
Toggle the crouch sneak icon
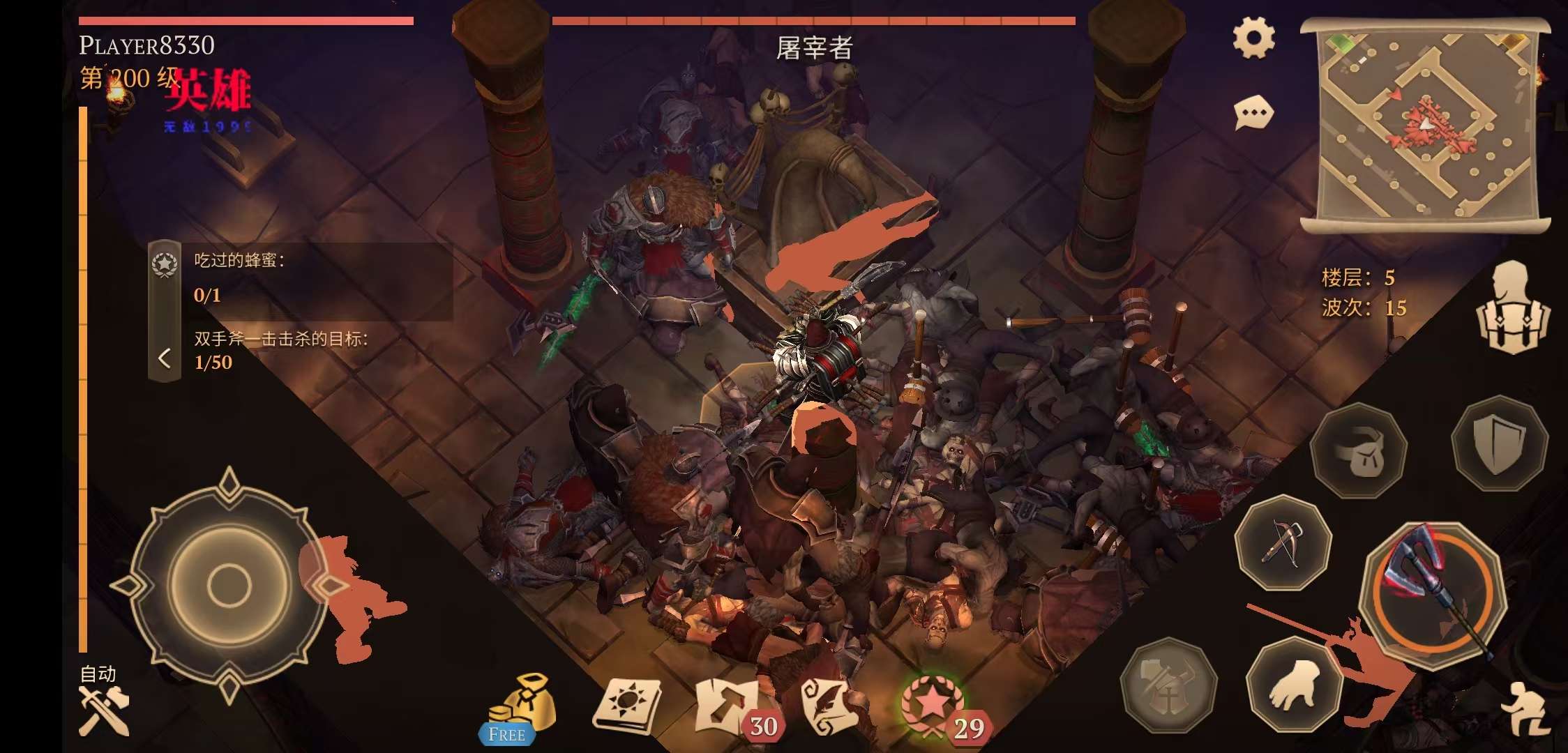(x=1528, y=708)
